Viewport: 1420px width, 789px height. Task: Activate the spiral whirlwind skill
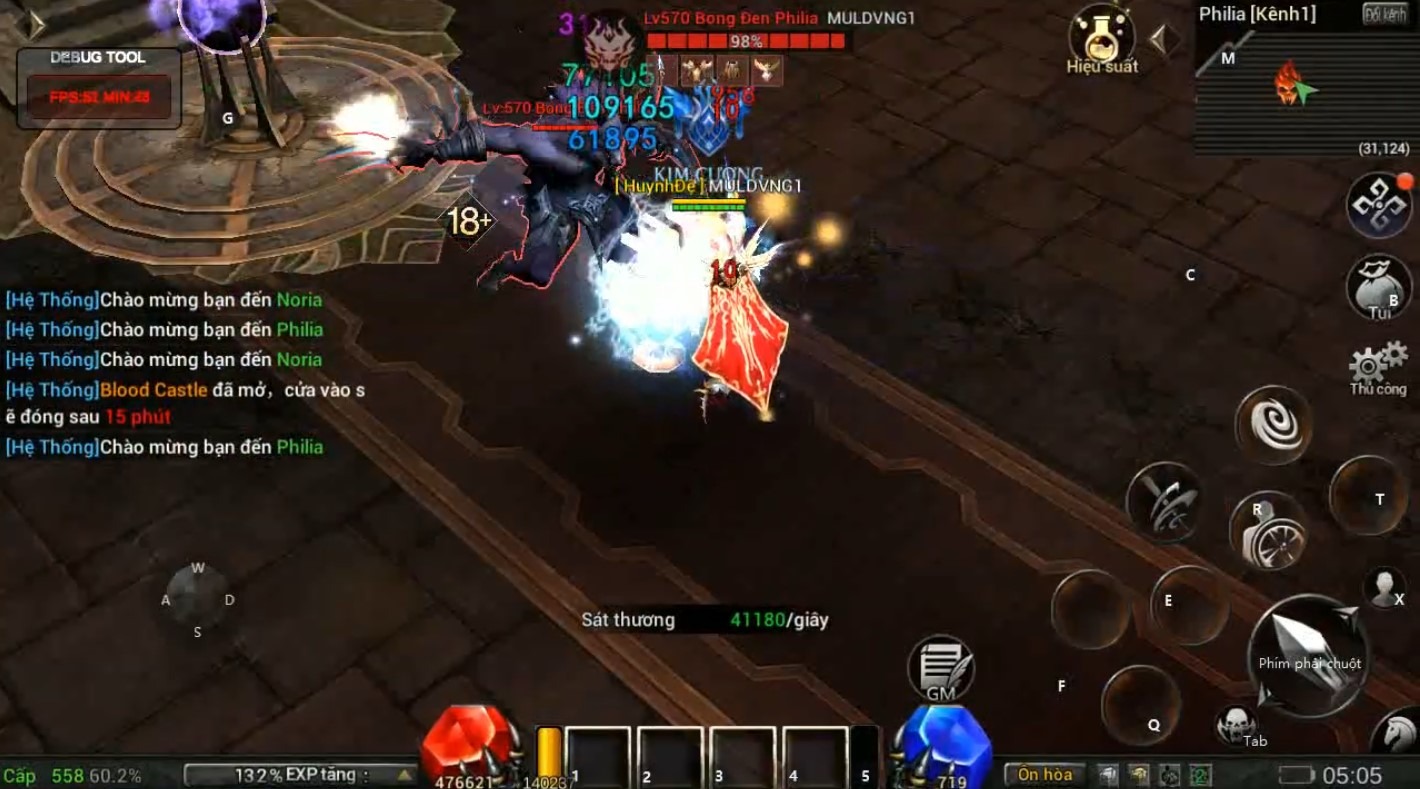pos(1273,424)
